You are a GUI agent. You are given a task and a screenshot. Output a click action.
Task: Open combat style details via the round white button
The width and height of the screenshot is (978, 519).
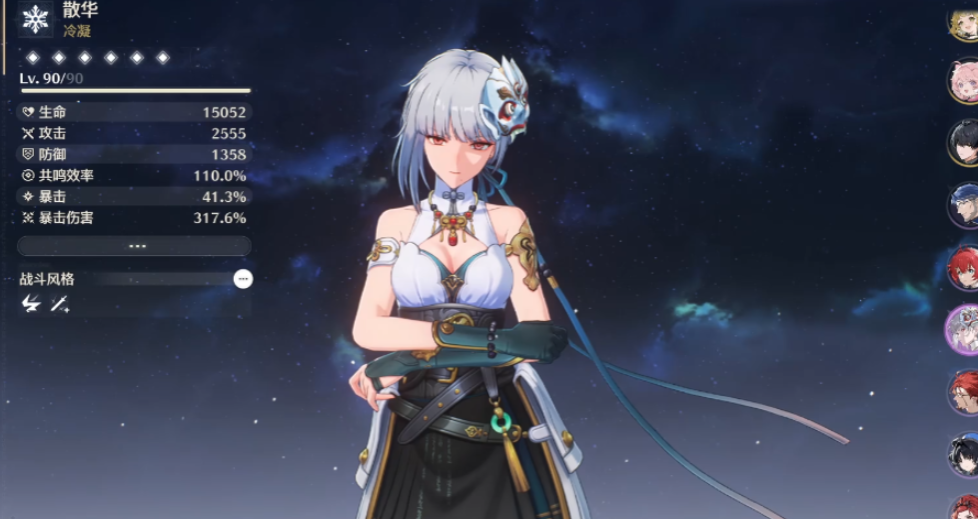(243, 279)
